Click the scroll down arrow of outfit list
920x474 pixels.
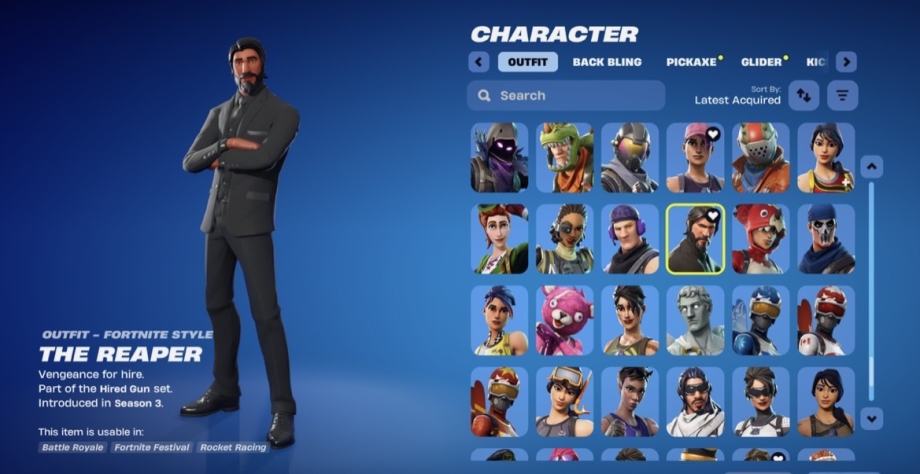coord(871,418)
